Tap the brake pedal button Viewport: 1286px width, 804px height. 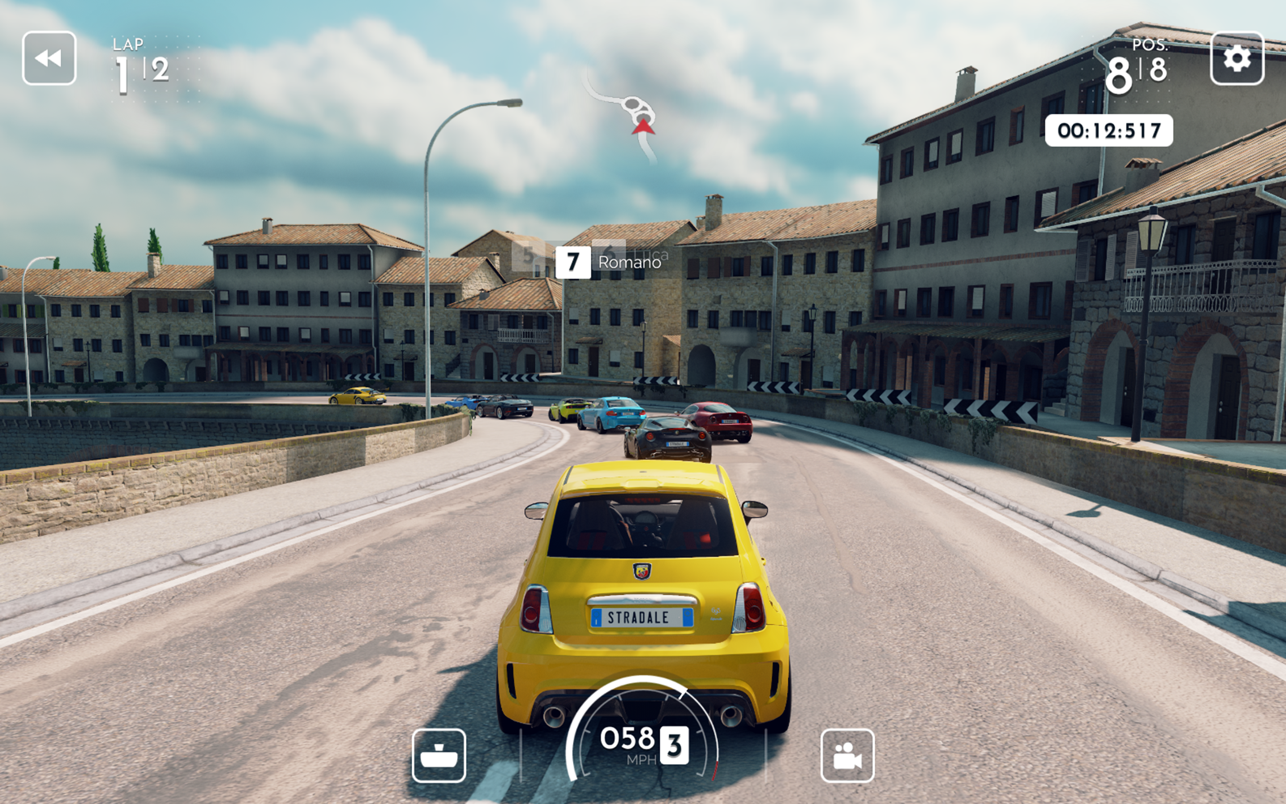click(x=439, y=755)
